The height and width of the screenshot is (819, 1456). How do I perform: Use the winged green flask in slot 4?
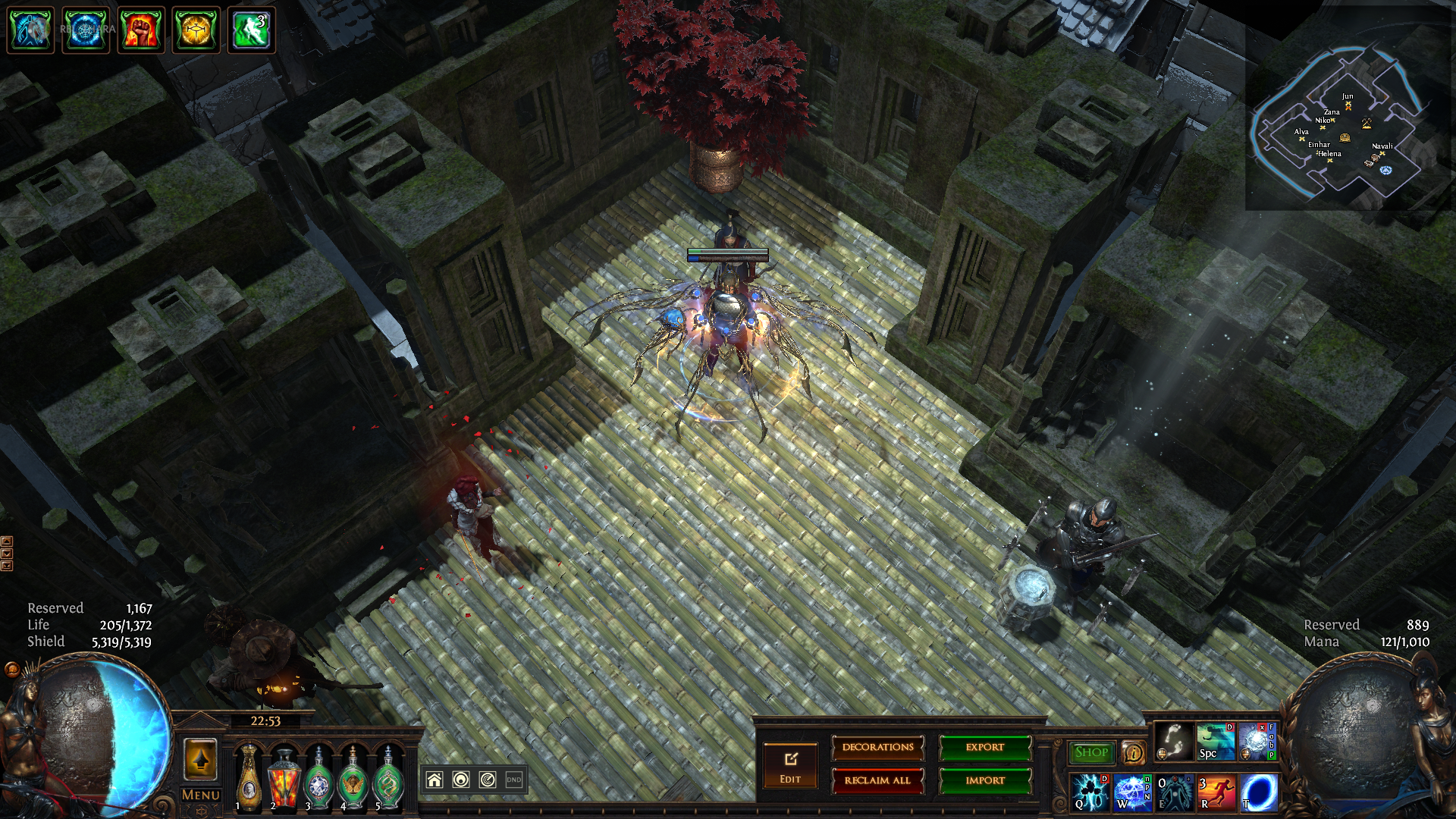point(353,777)
